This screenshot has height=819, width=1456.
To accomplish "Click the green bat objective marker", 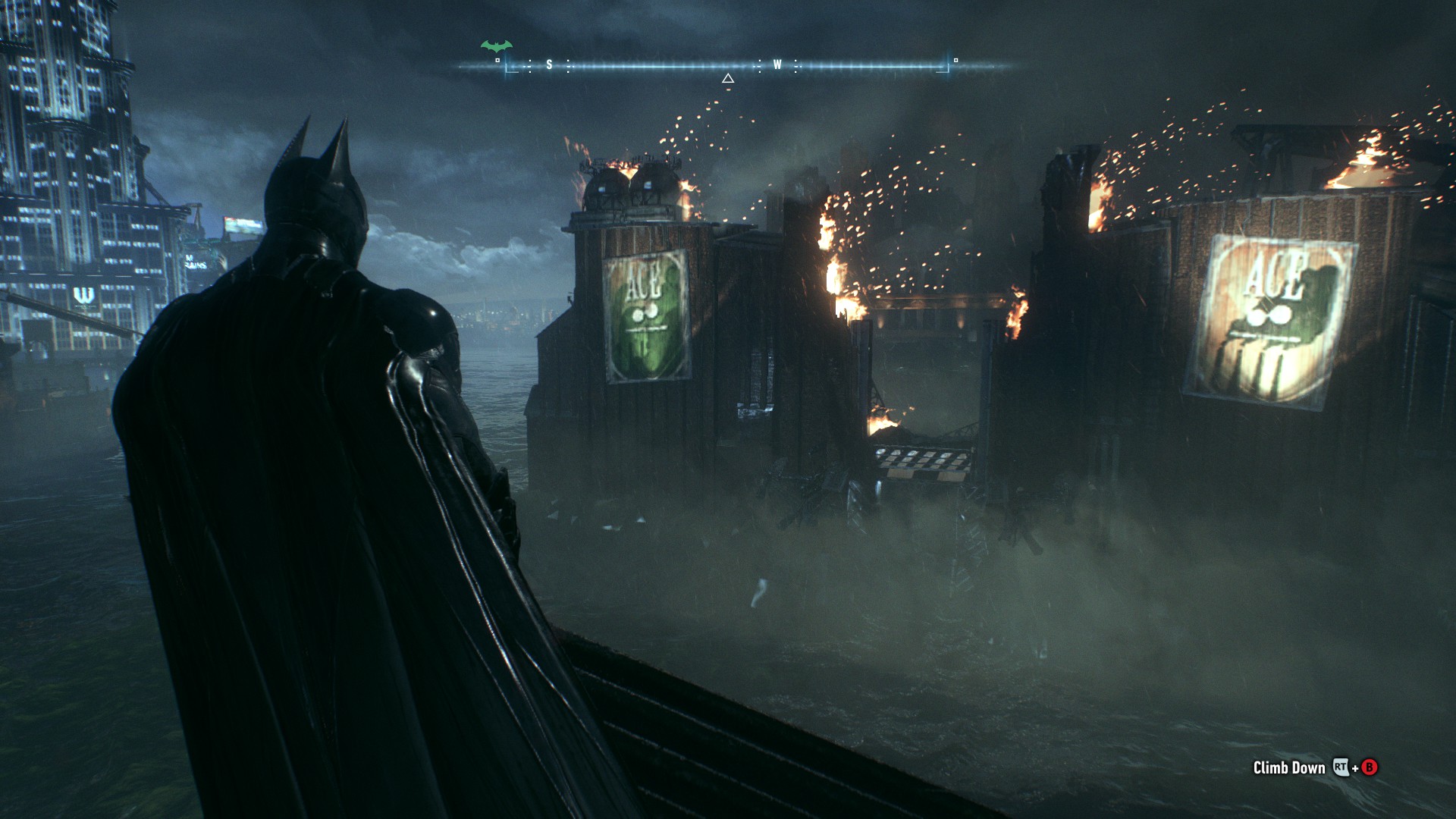I will coord(496,46).
